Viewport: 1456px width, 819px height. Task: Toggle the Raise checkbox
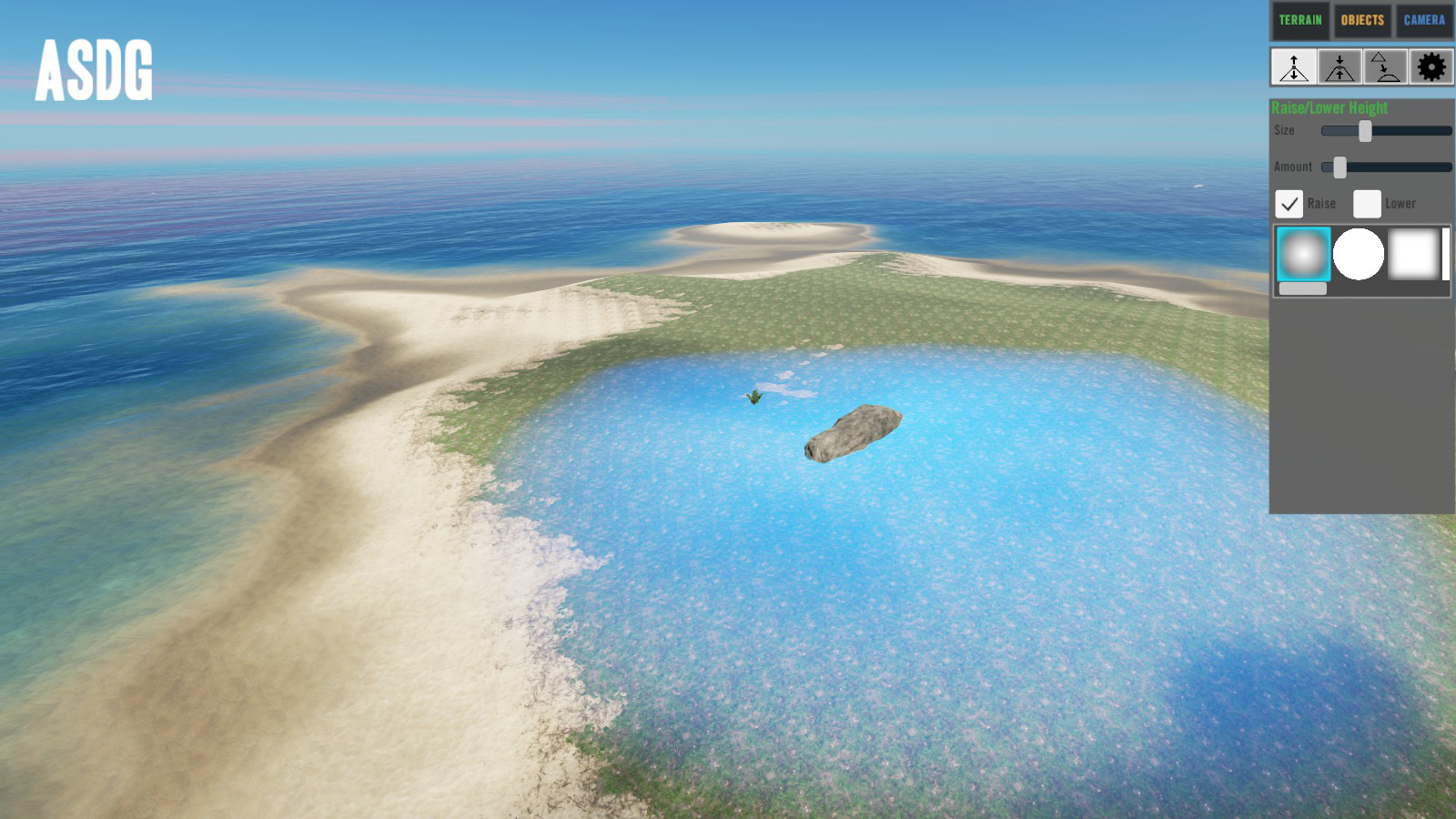click(1289, 204)
